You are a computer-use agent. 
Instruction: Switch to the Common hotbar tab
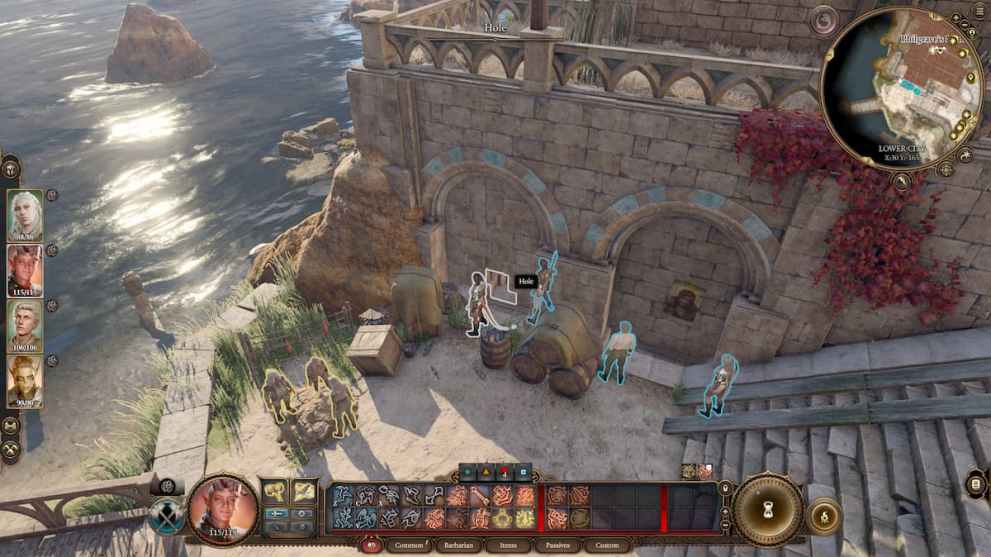pos(409,546)
